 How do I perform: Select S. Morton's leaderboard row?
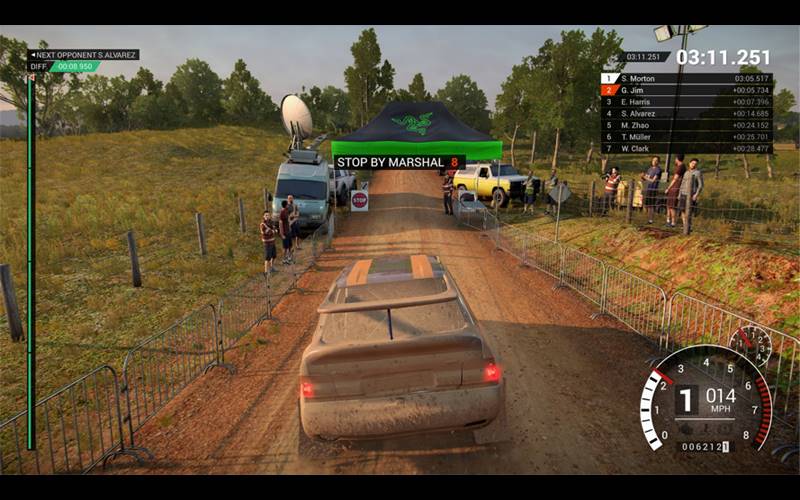pos(686,78)
